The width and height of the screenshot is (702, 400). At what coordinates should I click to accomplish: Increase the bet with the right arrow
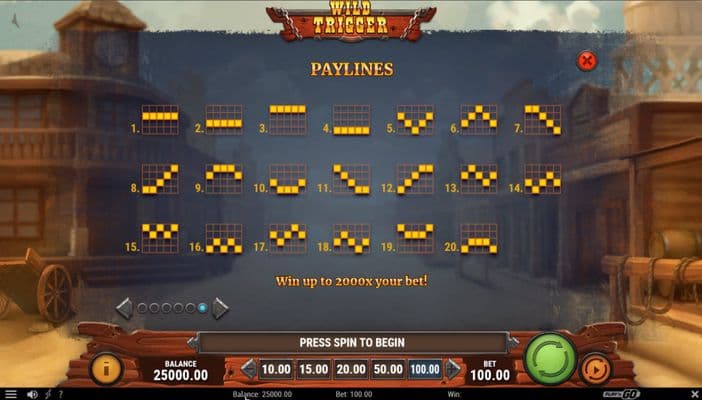[453, 370]
